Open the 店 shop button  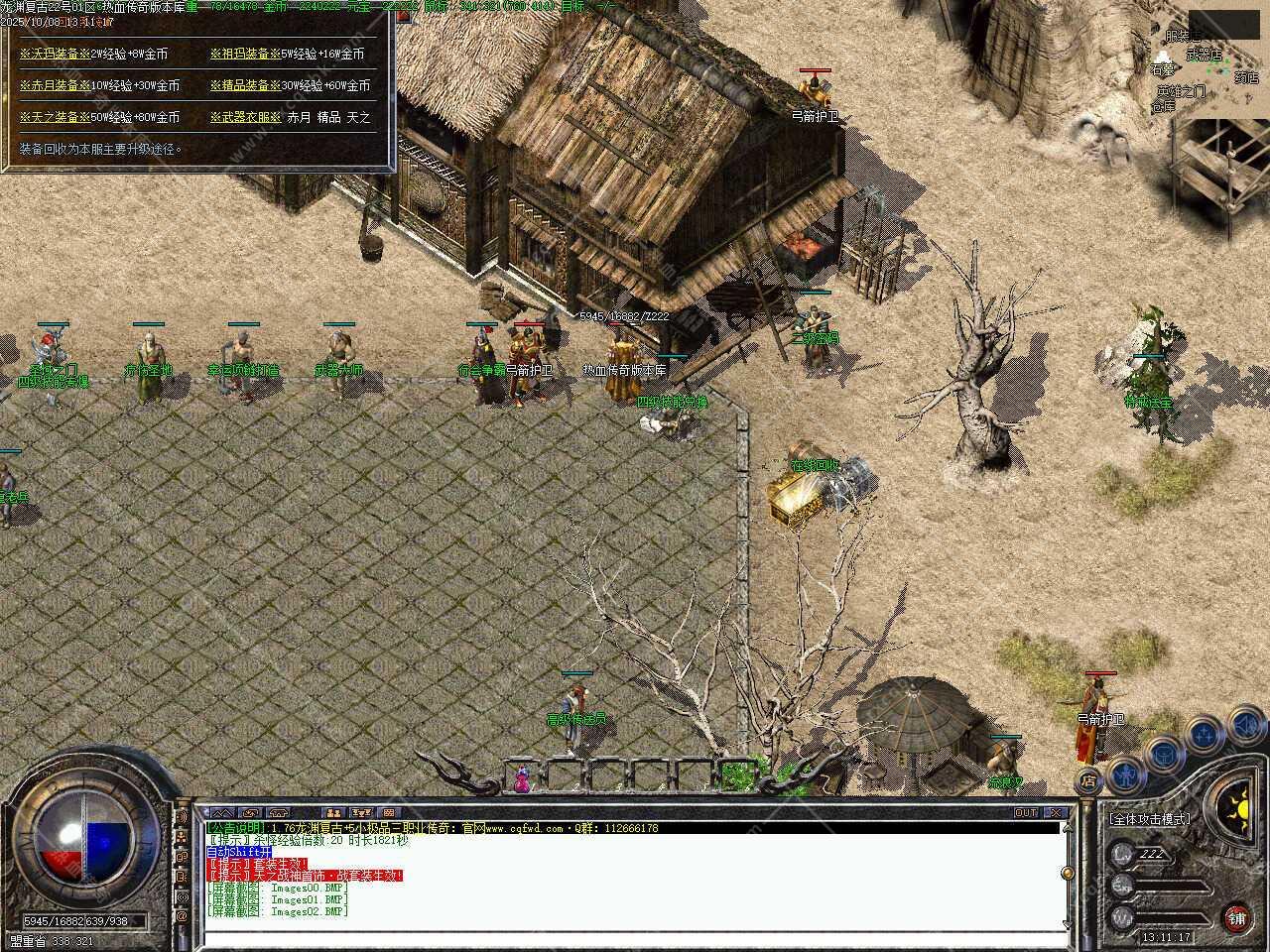click(1088, 780)
